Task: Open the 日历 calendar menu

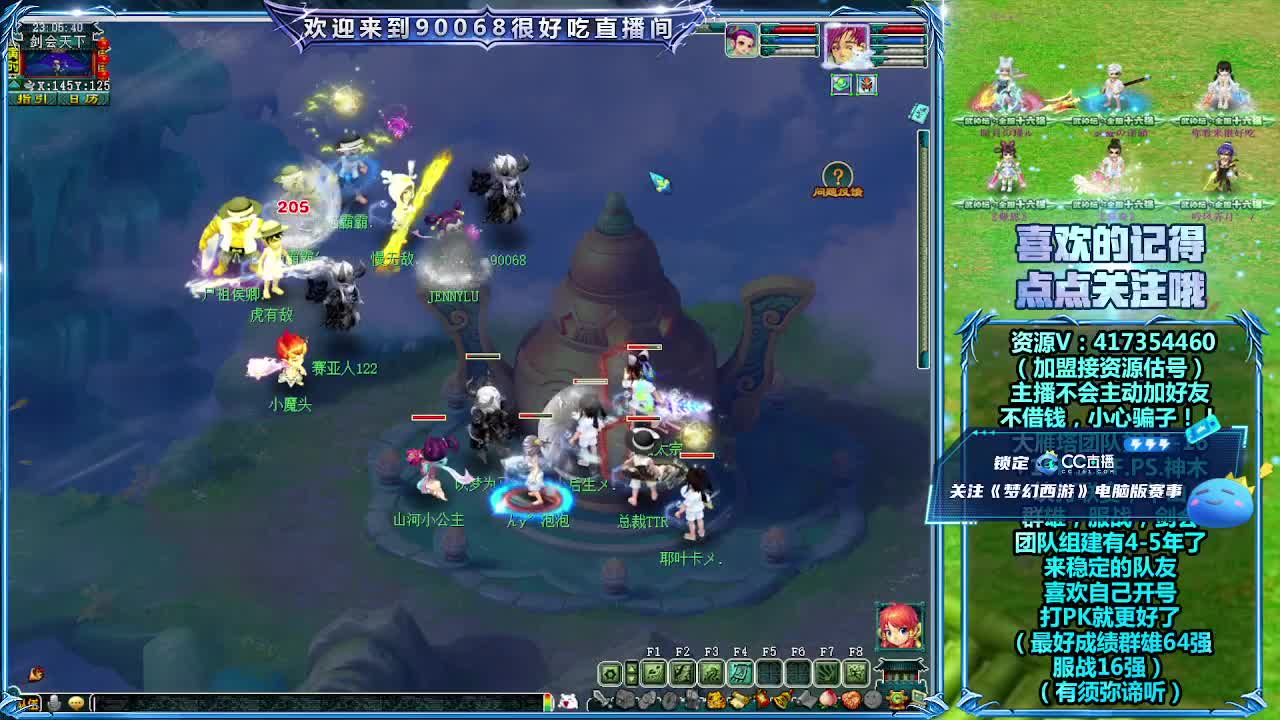Action: tap(84, 98)
